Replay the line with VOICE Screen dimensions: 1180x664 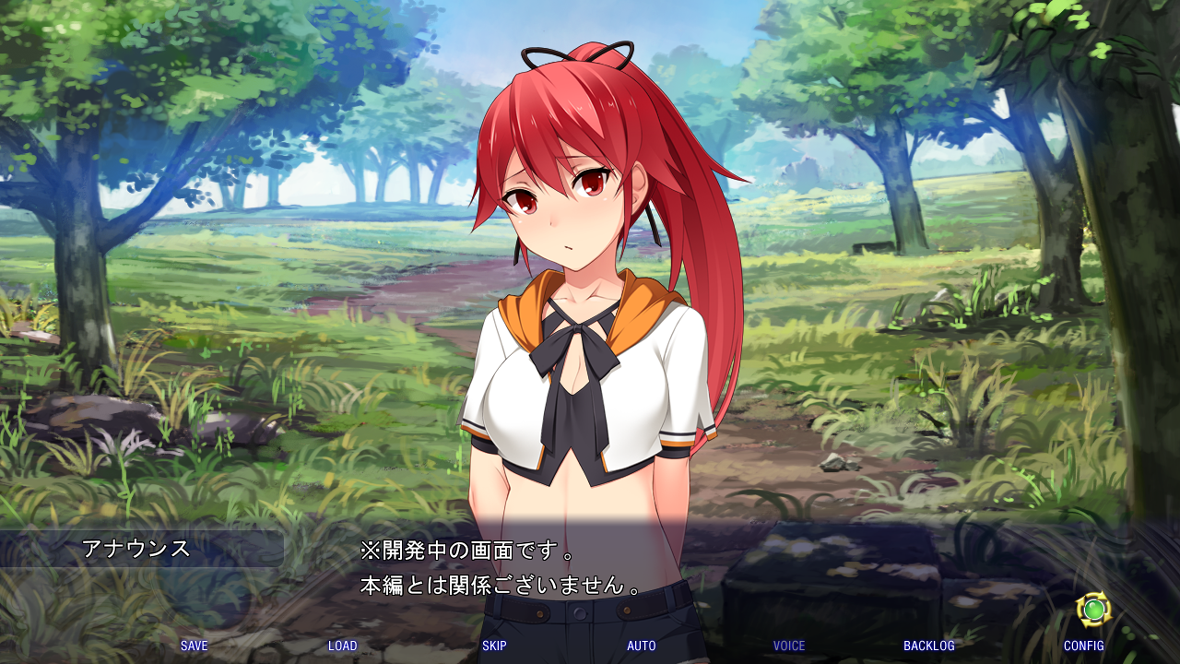(x=789, y=646)
